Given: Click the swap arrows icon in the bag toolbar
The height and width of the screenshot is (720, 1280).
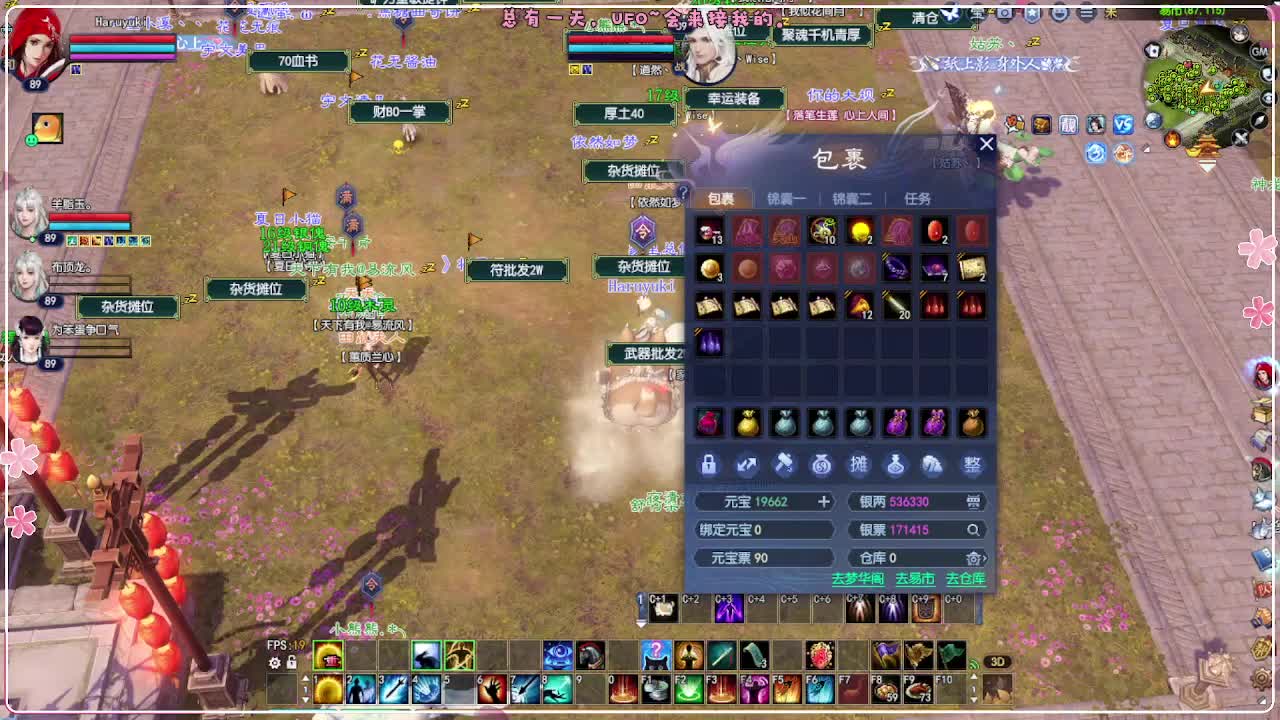Looking at the screenshot, I should point(746,465).
